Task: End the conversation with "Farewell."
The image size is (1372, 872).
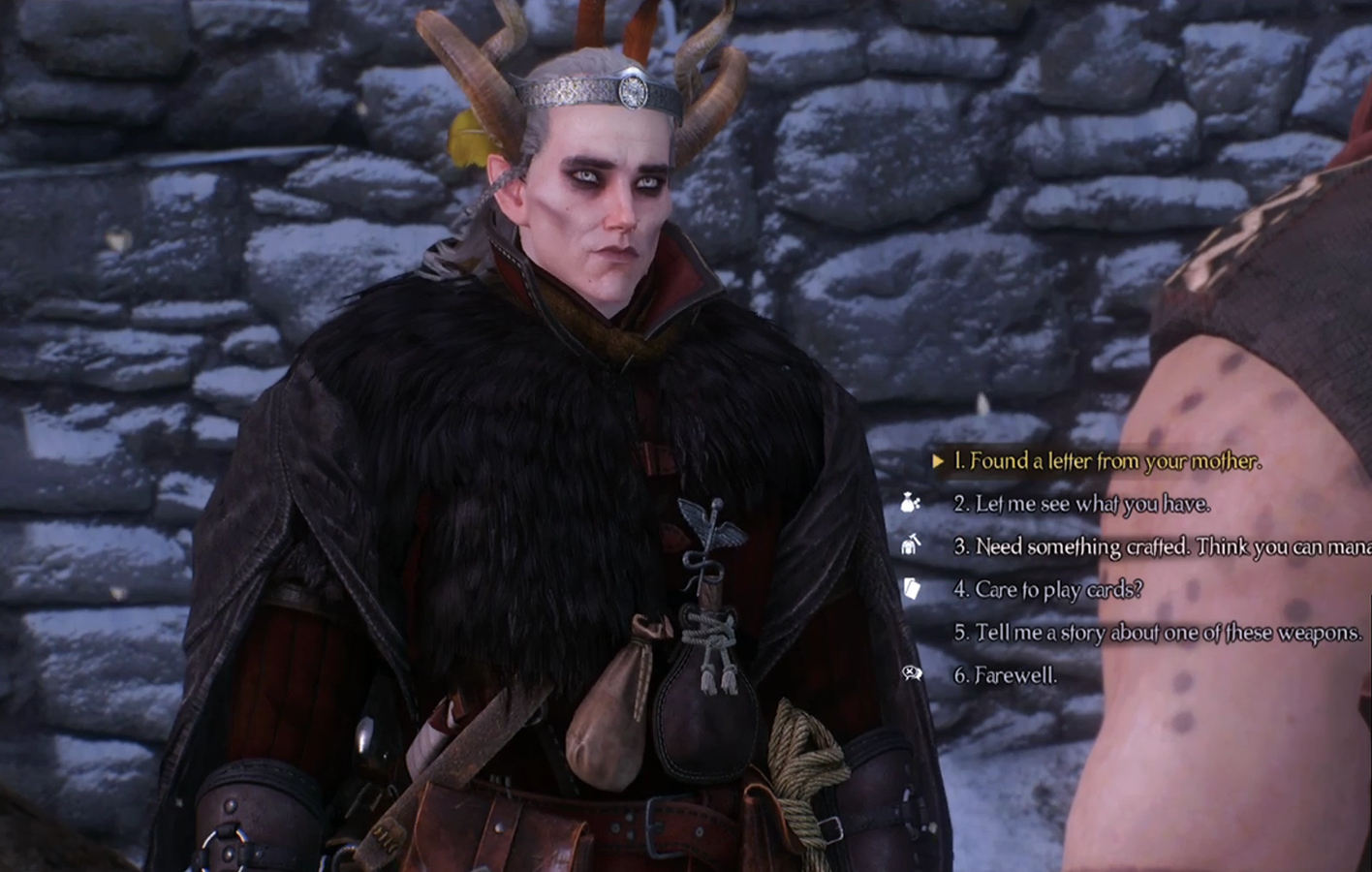Action: tap(1005, 675)
